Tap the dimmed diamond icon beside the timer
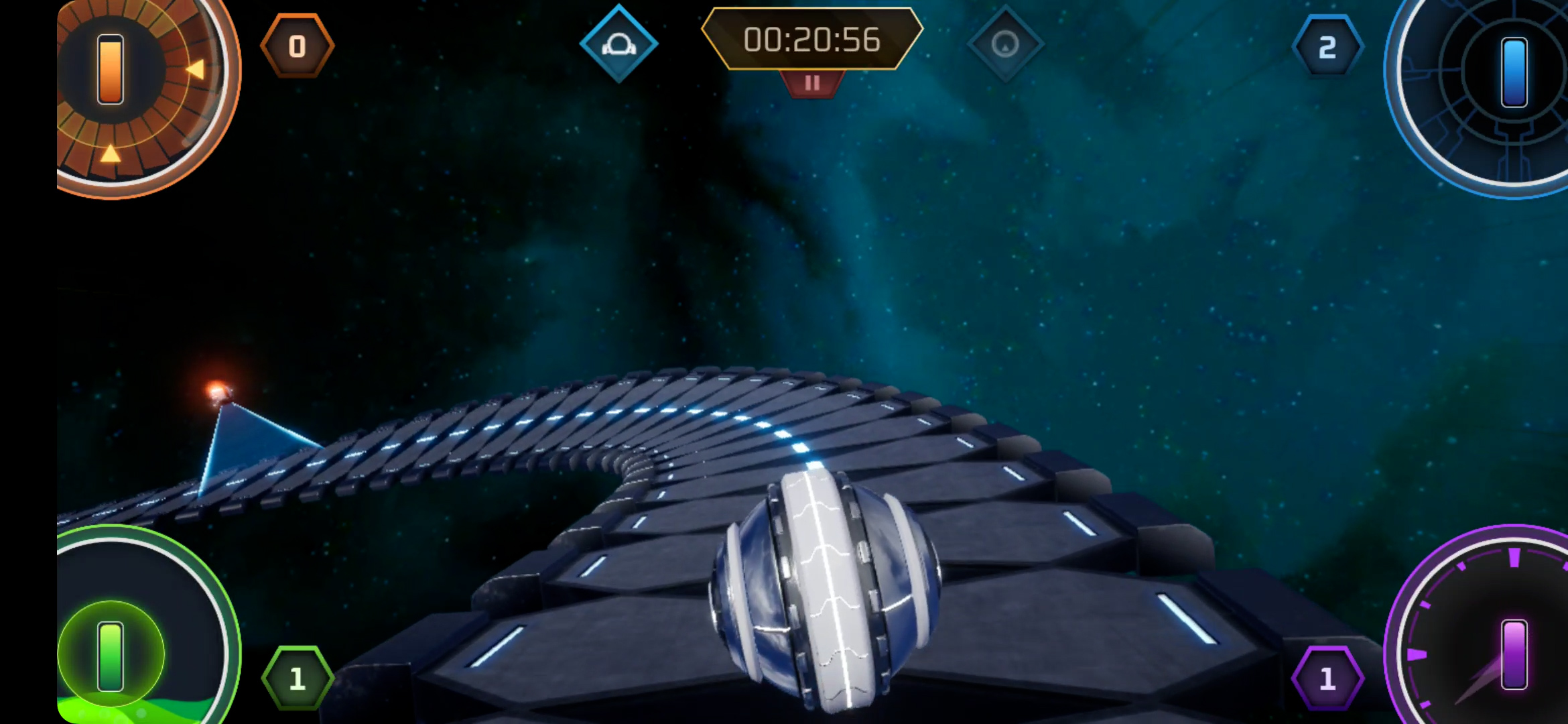 coord(1004,44)
